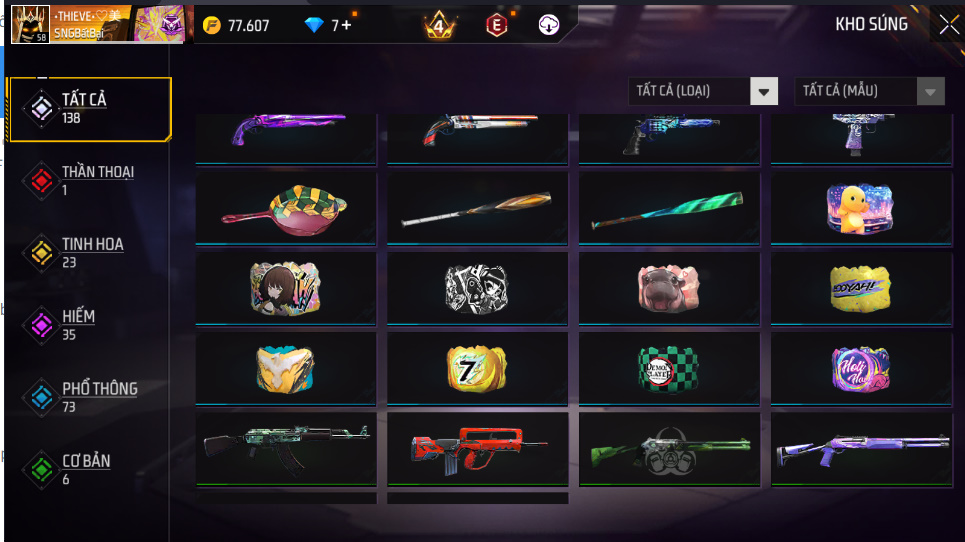The image size is (965, 542).
Task: Add more diamonds with the plus button
Action: (346, 25)
